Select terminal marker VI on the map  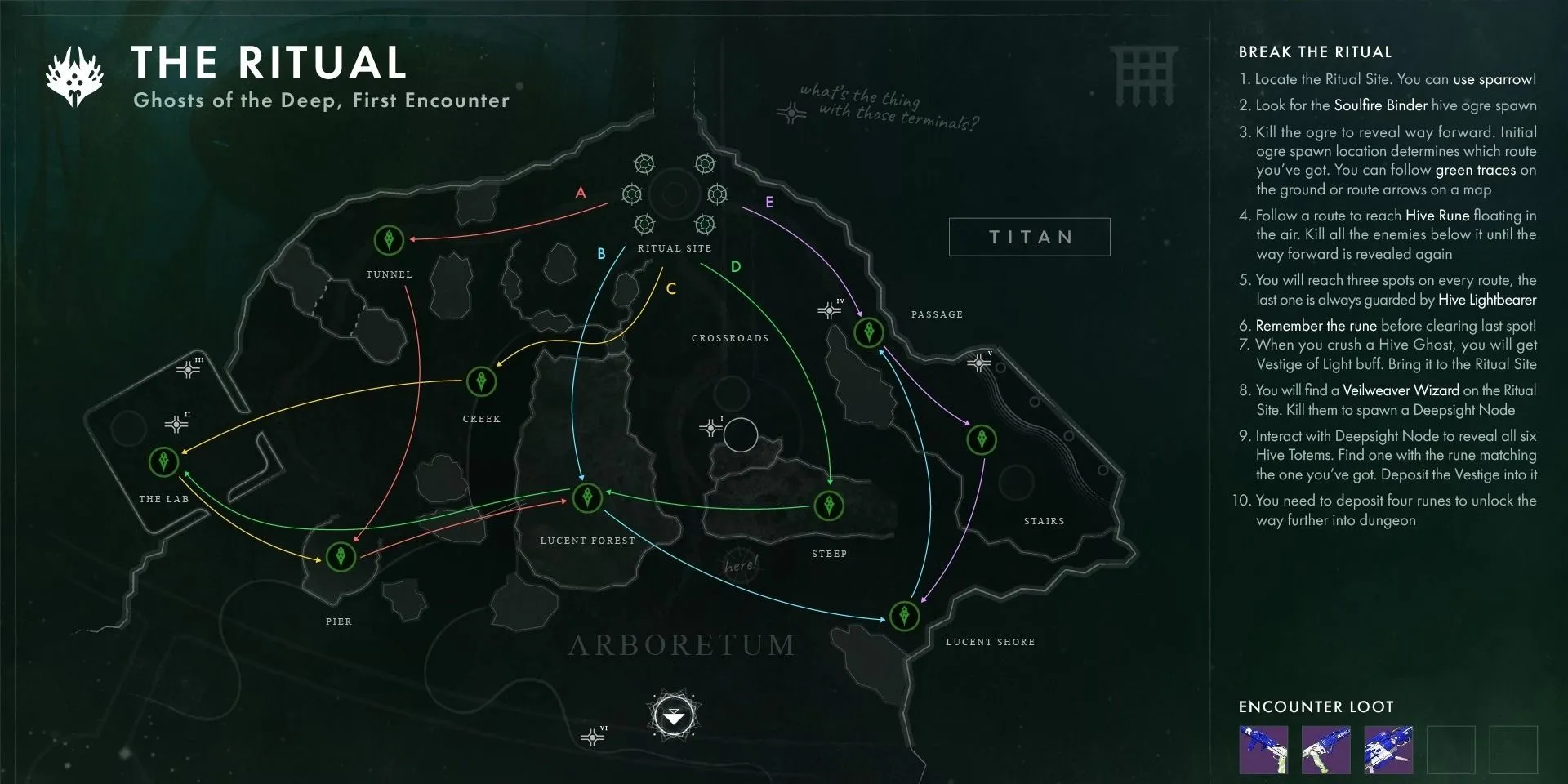592,737
